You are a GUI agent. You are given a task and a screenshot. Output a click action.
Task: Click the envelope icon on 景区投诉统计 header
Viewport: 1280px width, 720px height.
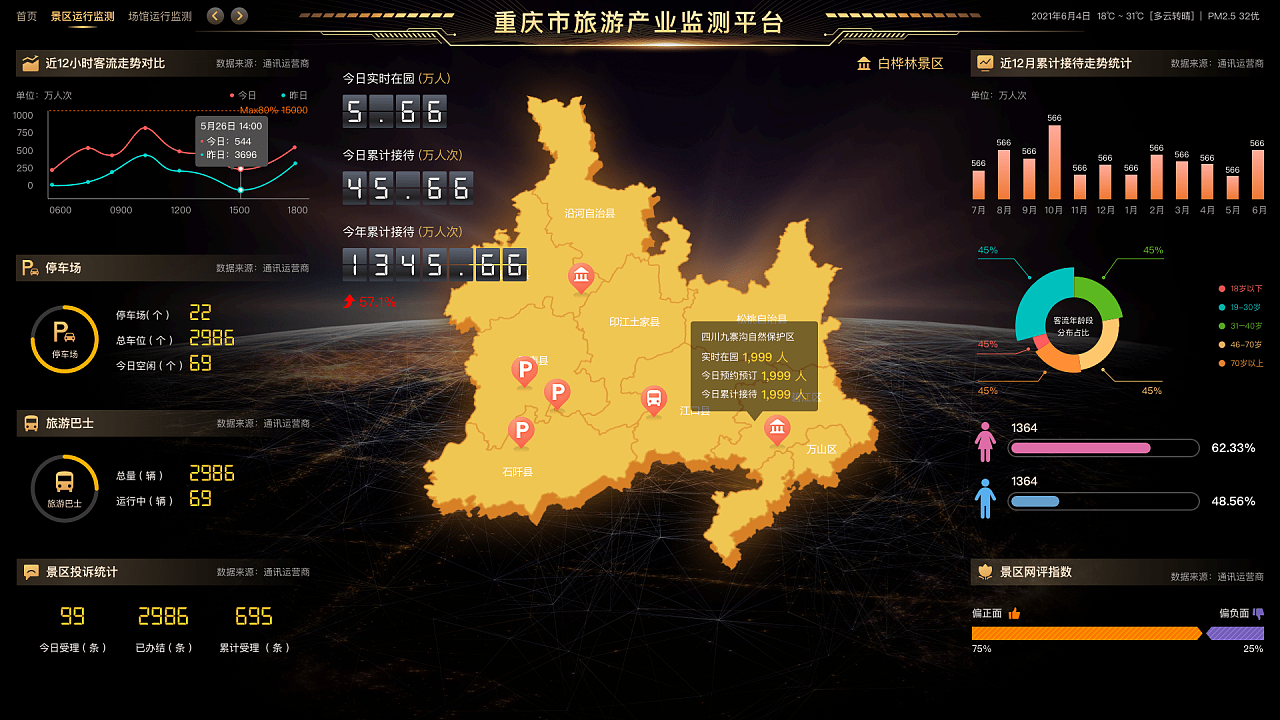[x=31, y=572]
